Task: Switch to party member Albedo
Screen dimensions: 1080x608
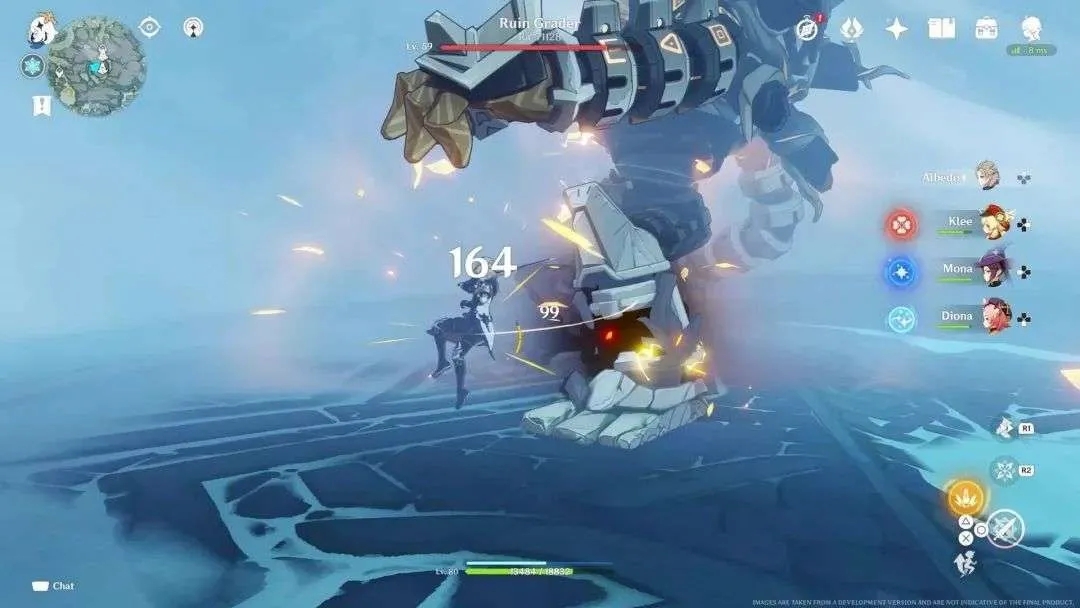Action: pyautogui.click(x=987, y=177)
